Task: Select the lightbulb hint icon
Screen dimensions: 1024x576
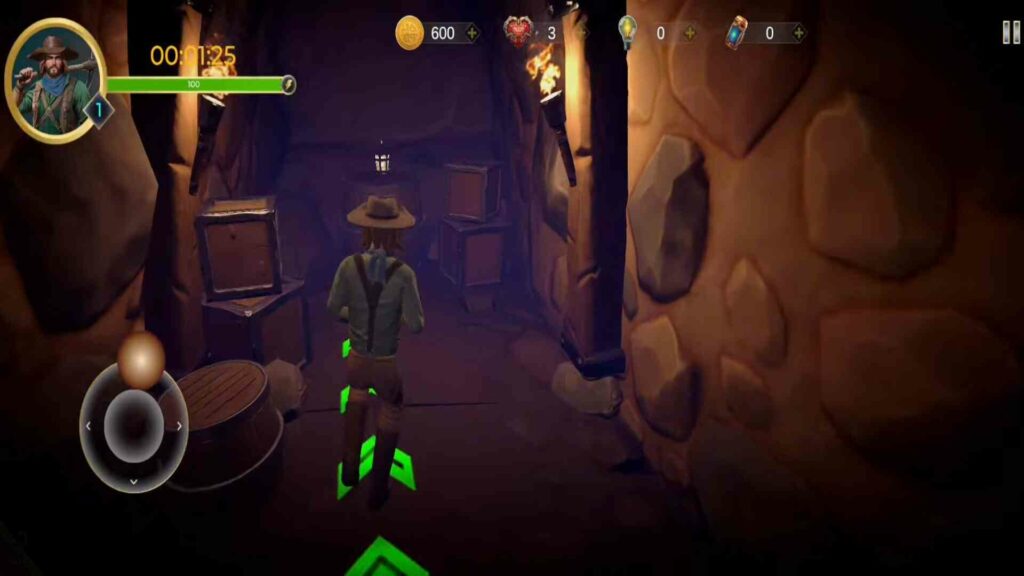Action: coord(628,32)
